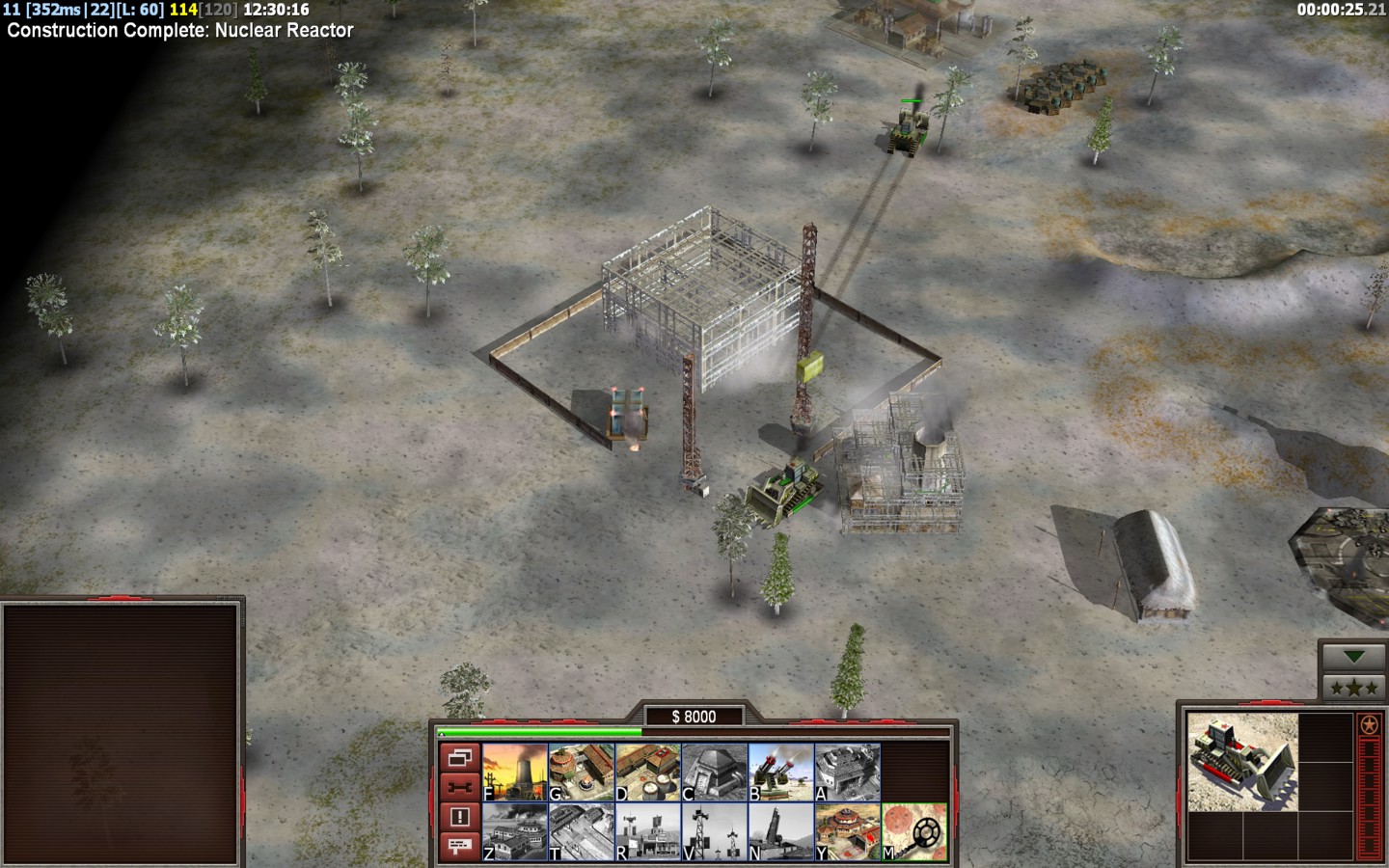Image resolution: width=1389 pixels, height=868 pixels.
Task: Build a Command Center with the Y icon
Action: coord(847,831)
